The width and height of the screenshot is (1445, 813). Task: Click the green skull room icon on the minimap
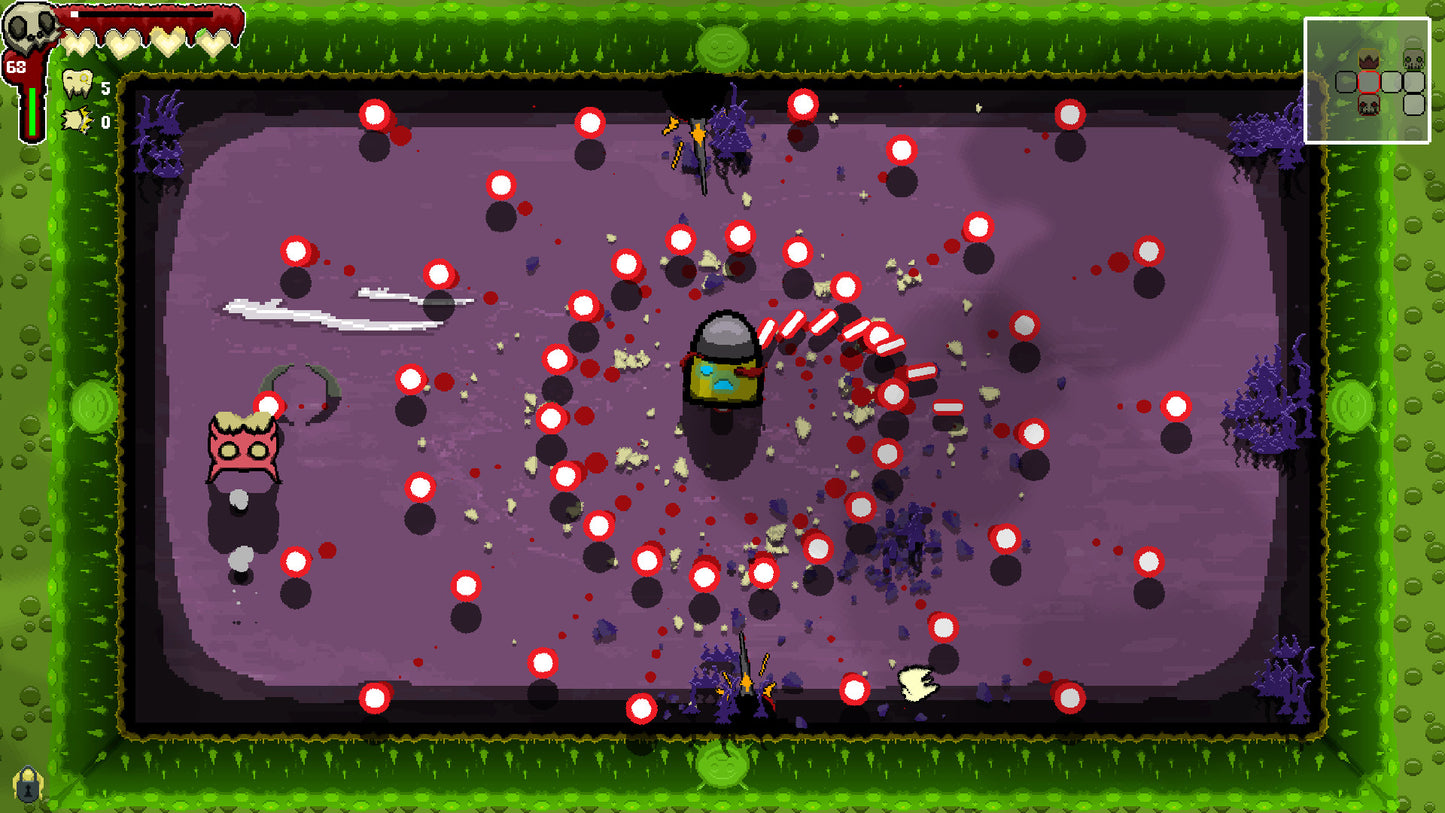coord(1414,60)
